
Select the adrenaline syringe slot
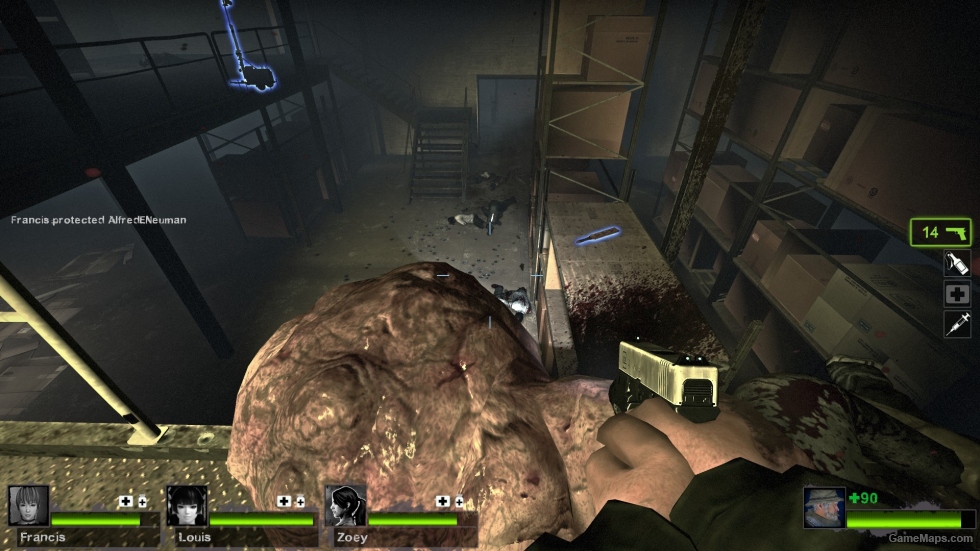[x=957, y=324]
